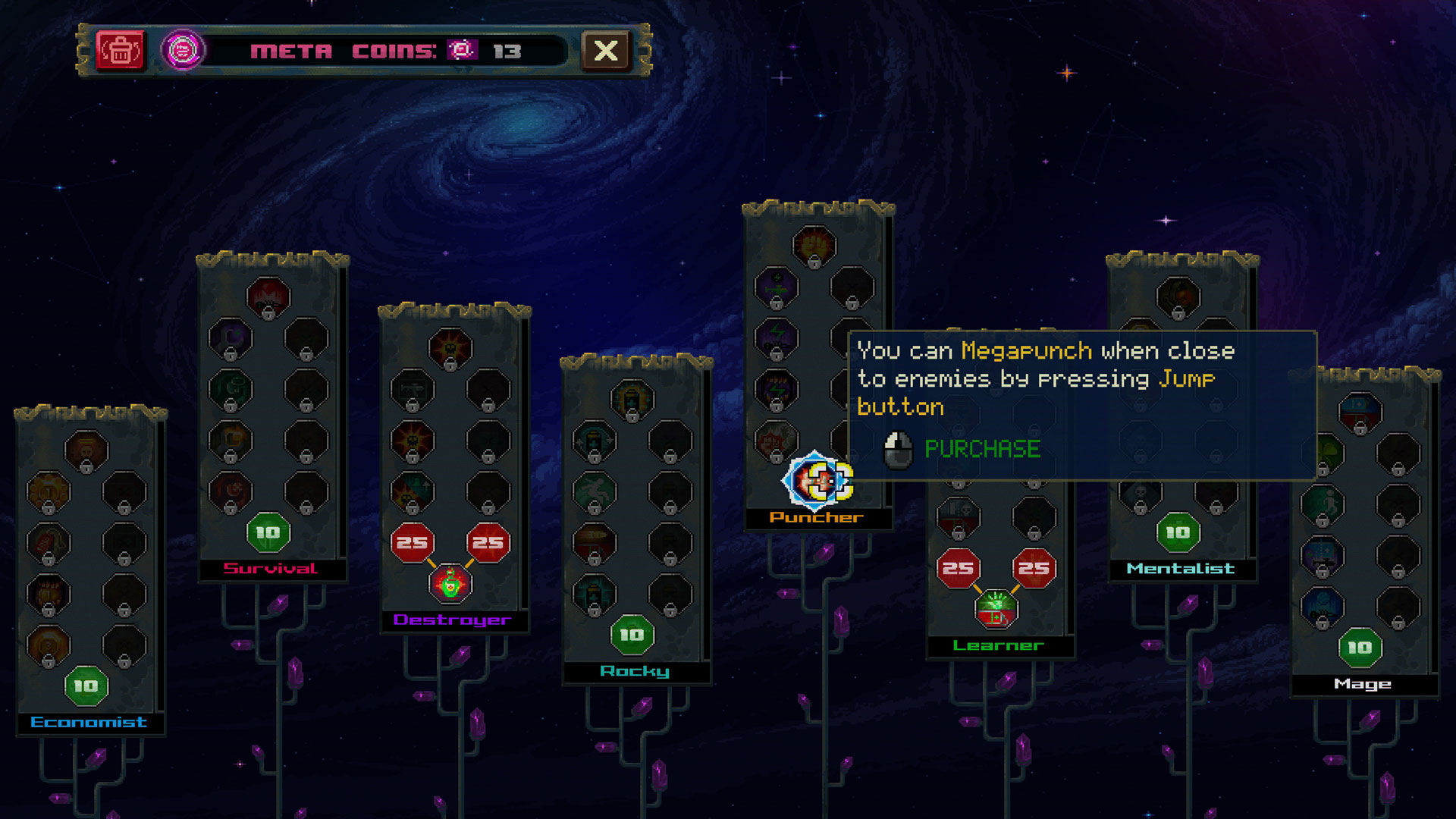The image size is (1456, 819).
Task: Select the locked top Survival skill
Action: tap(268, 297)
